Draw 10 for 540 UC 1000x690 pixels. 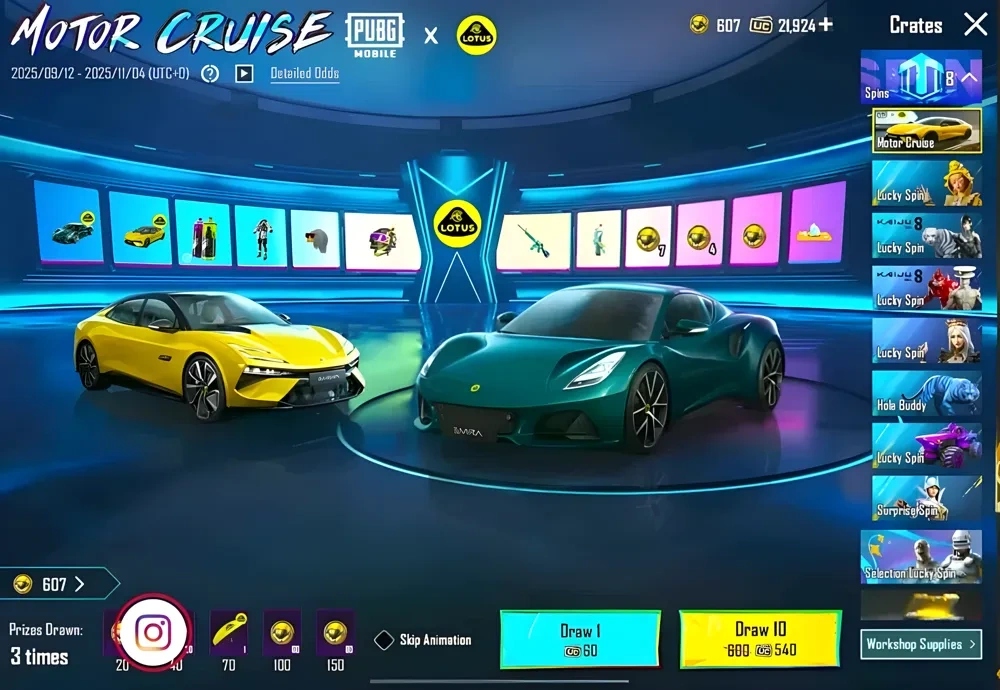759,640
